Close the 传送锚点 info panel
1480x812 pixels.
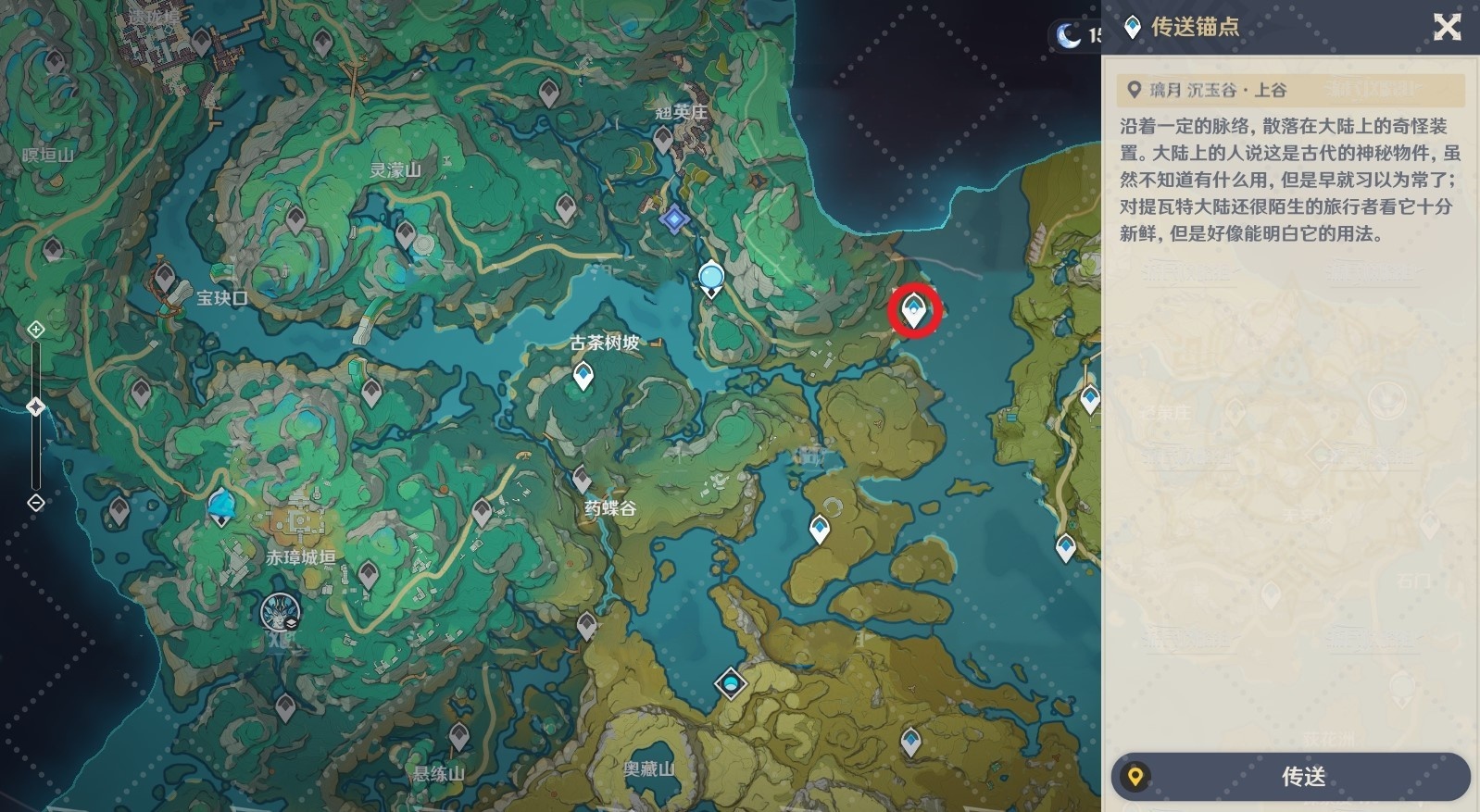[x=1447, y=27]
